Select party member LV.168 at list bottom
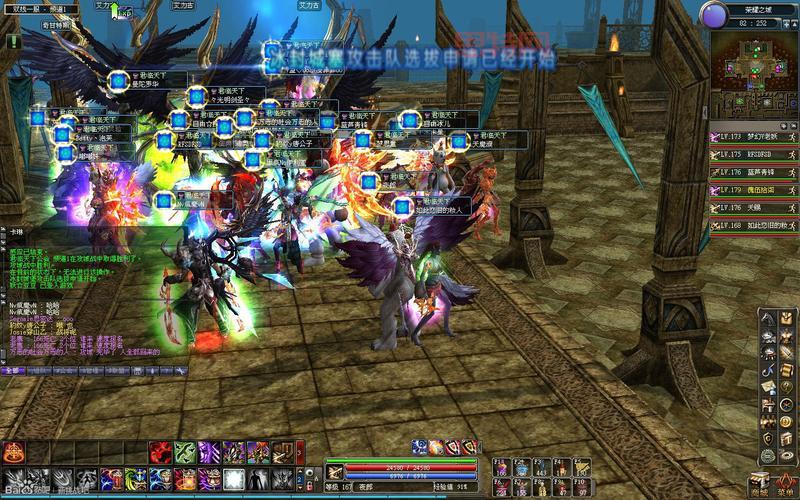Viewport: 800px width, 500px height. 754,226
